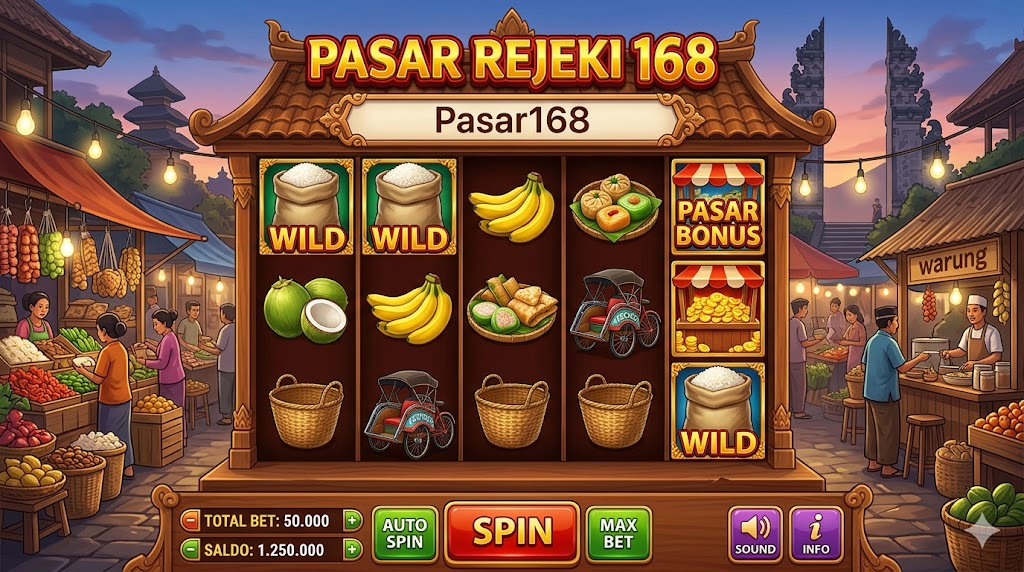The height and width of the screenshot is (572, 1024).
Task: Toggle the purple Sound button
Action: point(755,533)
